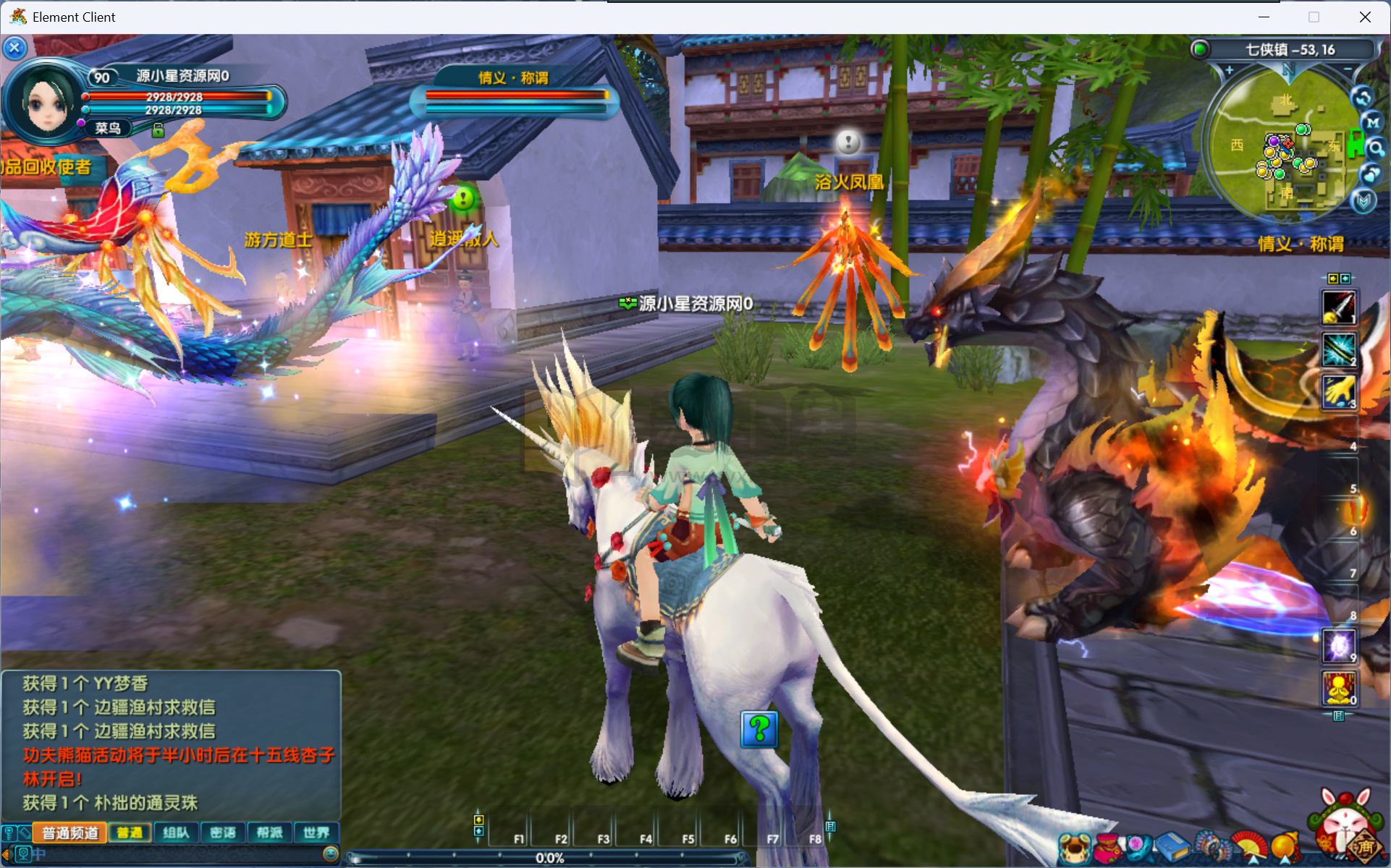Screen dimensions: 1391x868
Task: Switch to the 世界 chat tab
Action: 316,833
